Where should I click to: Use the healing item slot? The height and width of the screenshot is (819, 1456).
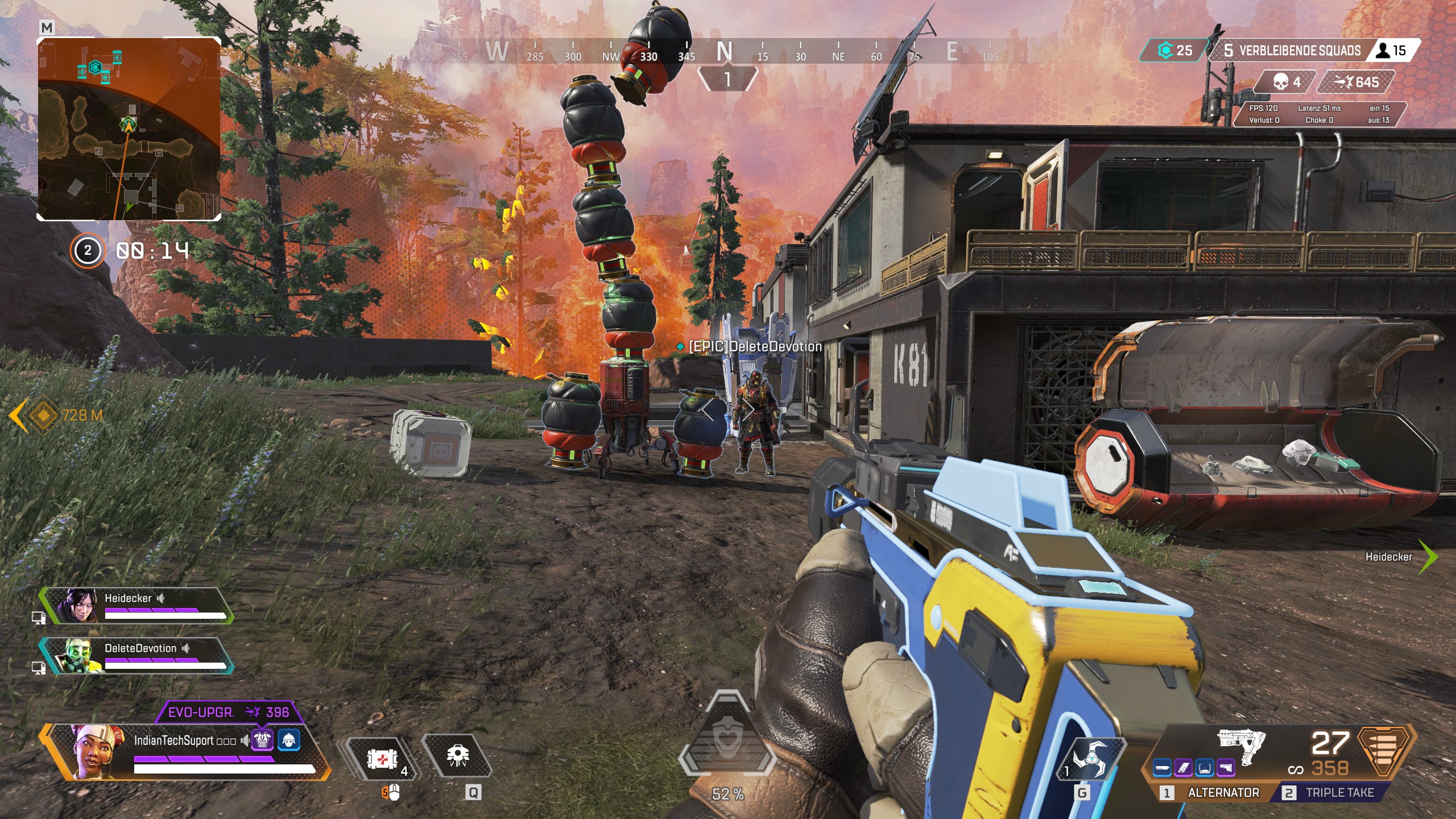coord(382,759)
